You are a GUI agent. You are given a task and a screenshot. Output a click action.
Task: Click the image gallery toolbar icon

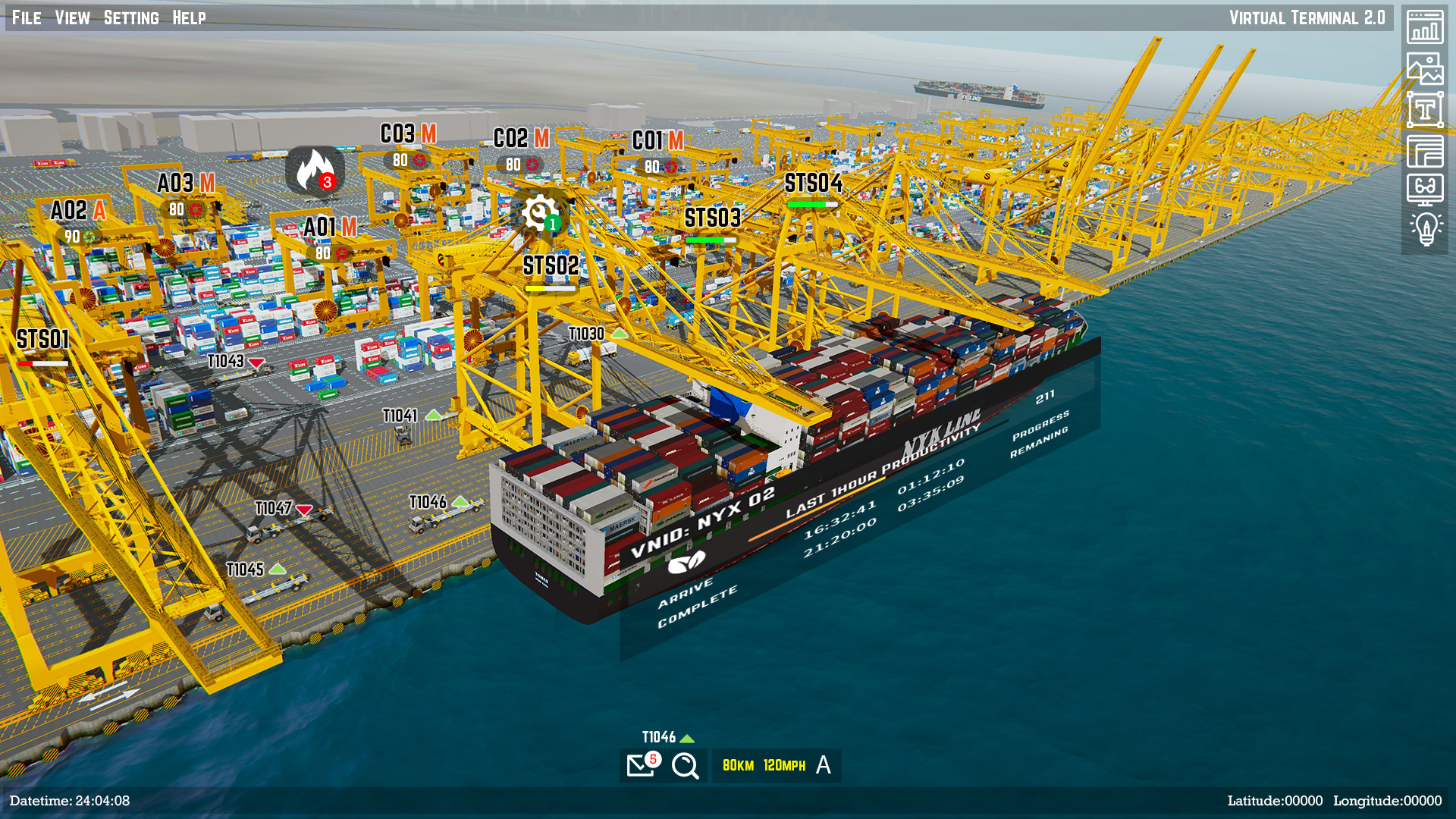pyautogui.click(x=1425, y=68)
